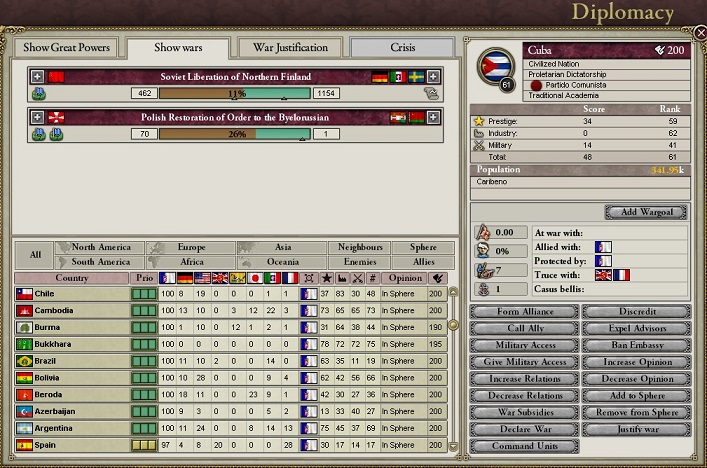This screenshot has height=468, width=707.
Task: Open the Command Units action
Action: point(524,446)
